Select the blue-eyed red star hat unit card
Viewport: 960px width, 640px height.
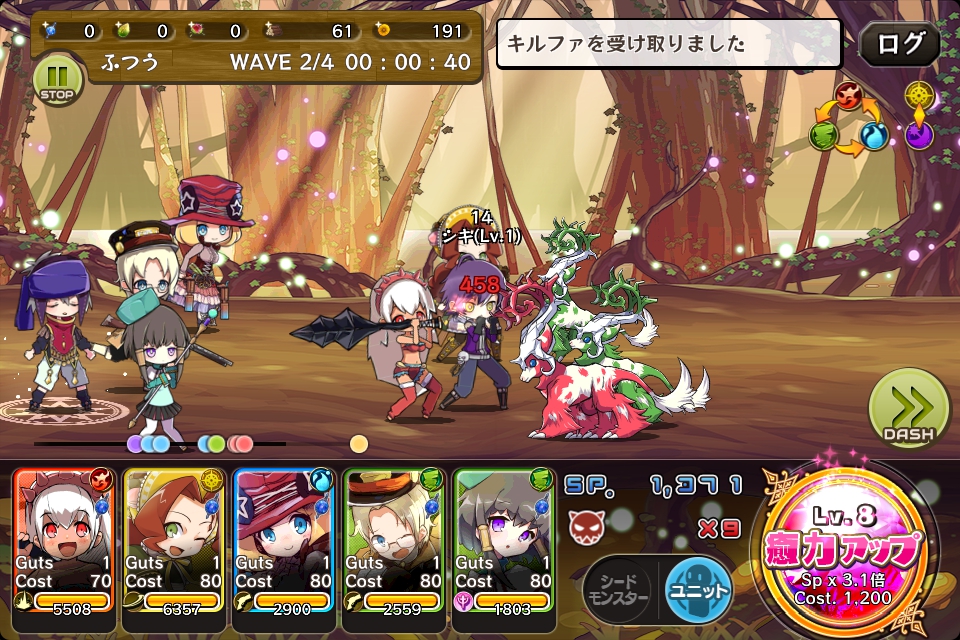pyautogui.click(x=285, y=540)
